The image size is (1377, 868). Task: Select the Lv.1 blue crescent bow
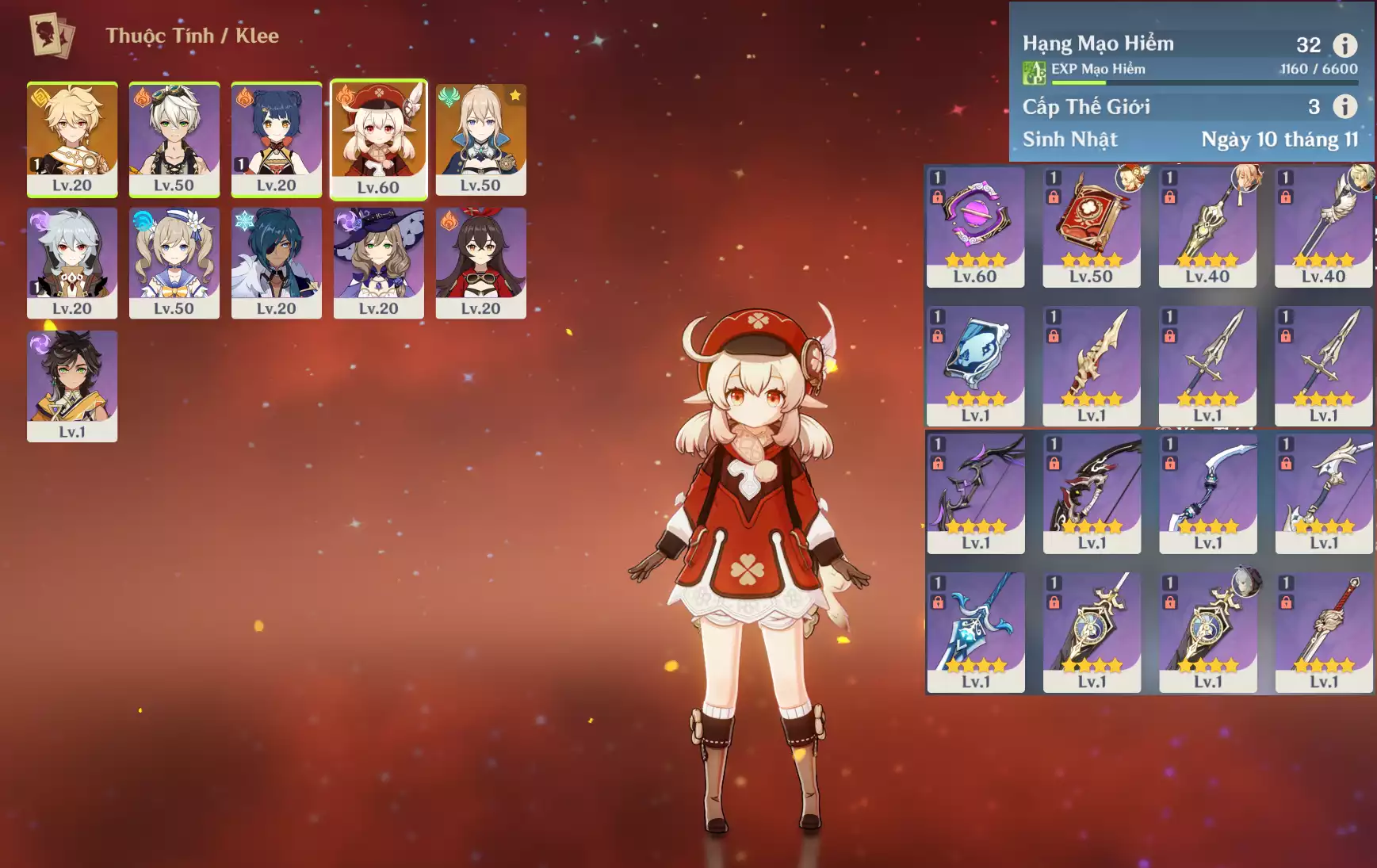click(1207, 492)
